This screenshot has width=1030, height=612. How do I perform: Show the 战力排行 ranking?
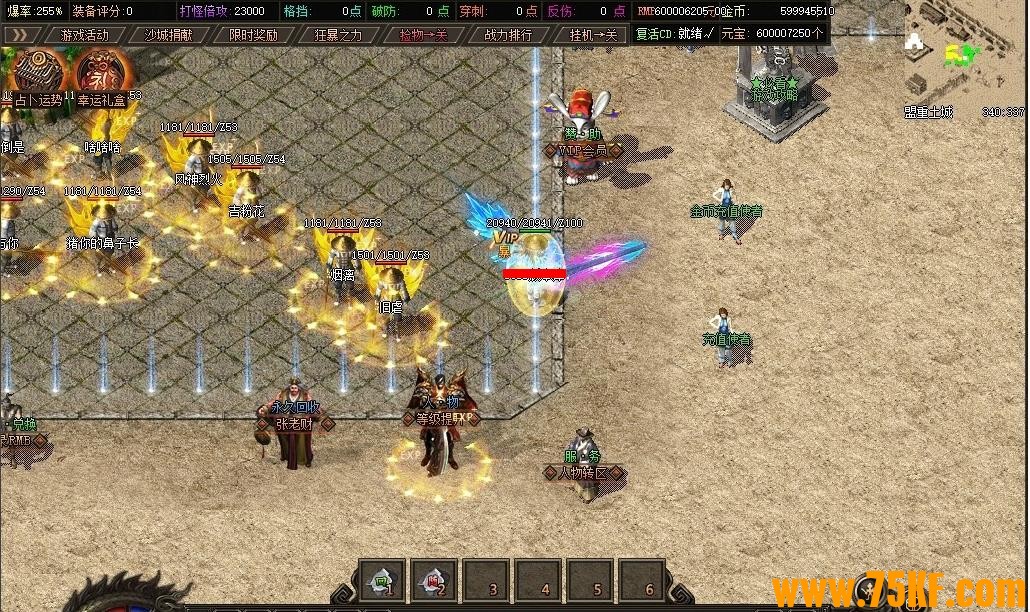pos(508,34)
